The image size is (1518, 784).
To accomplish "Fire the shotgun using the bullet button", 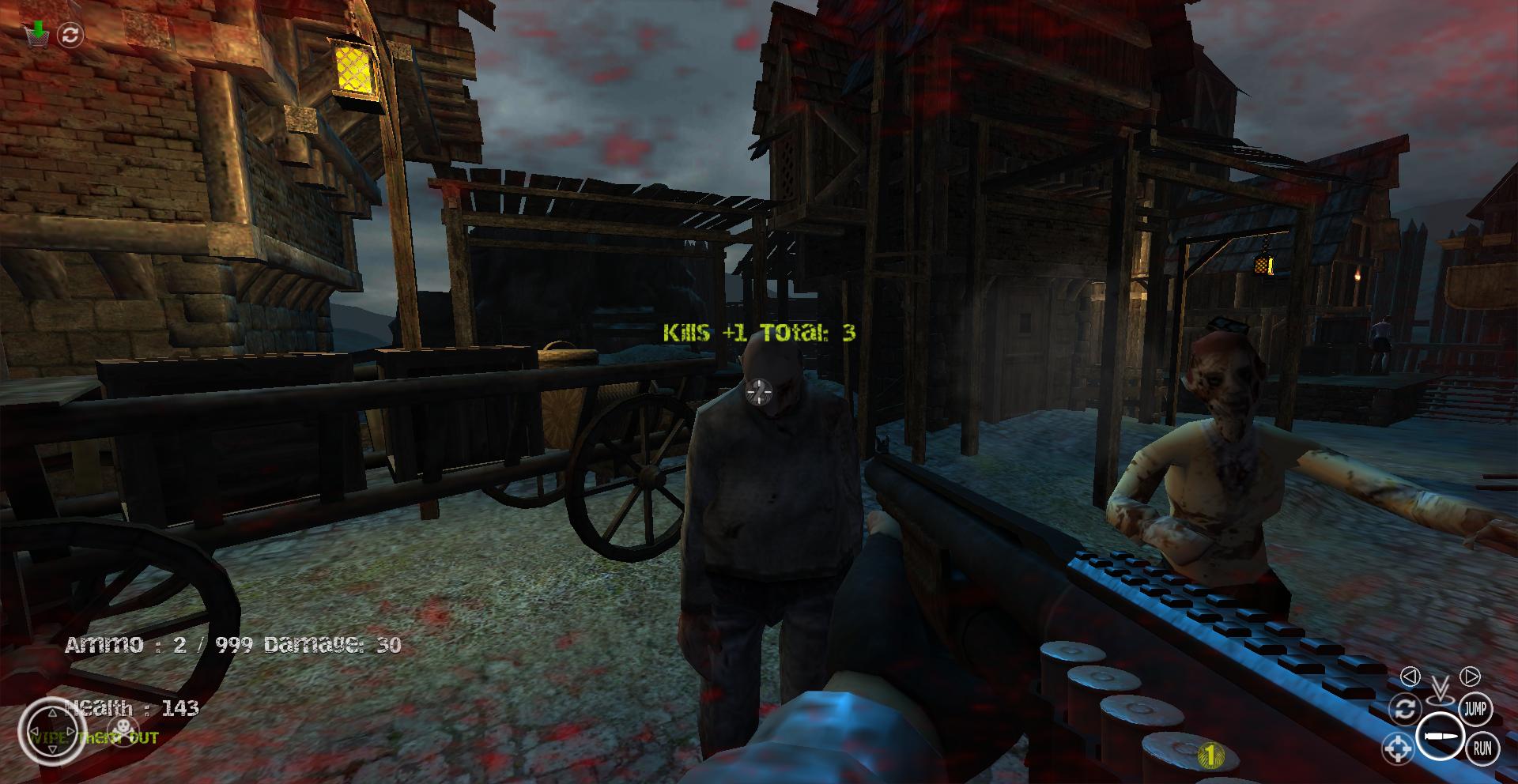I will pyautogui.click(x=1441, y=735).
